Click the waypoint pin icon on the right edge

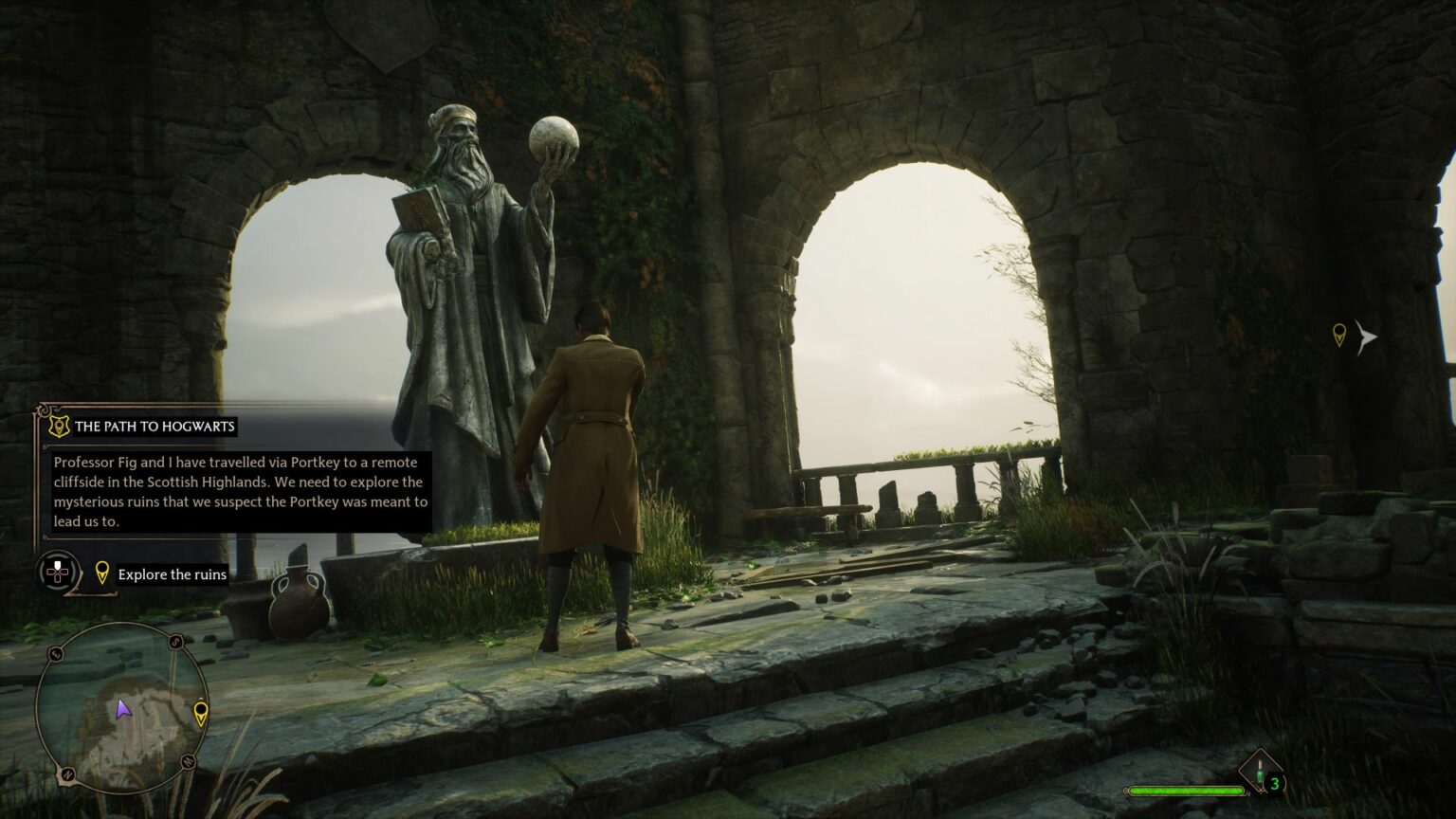point(1338,334)
